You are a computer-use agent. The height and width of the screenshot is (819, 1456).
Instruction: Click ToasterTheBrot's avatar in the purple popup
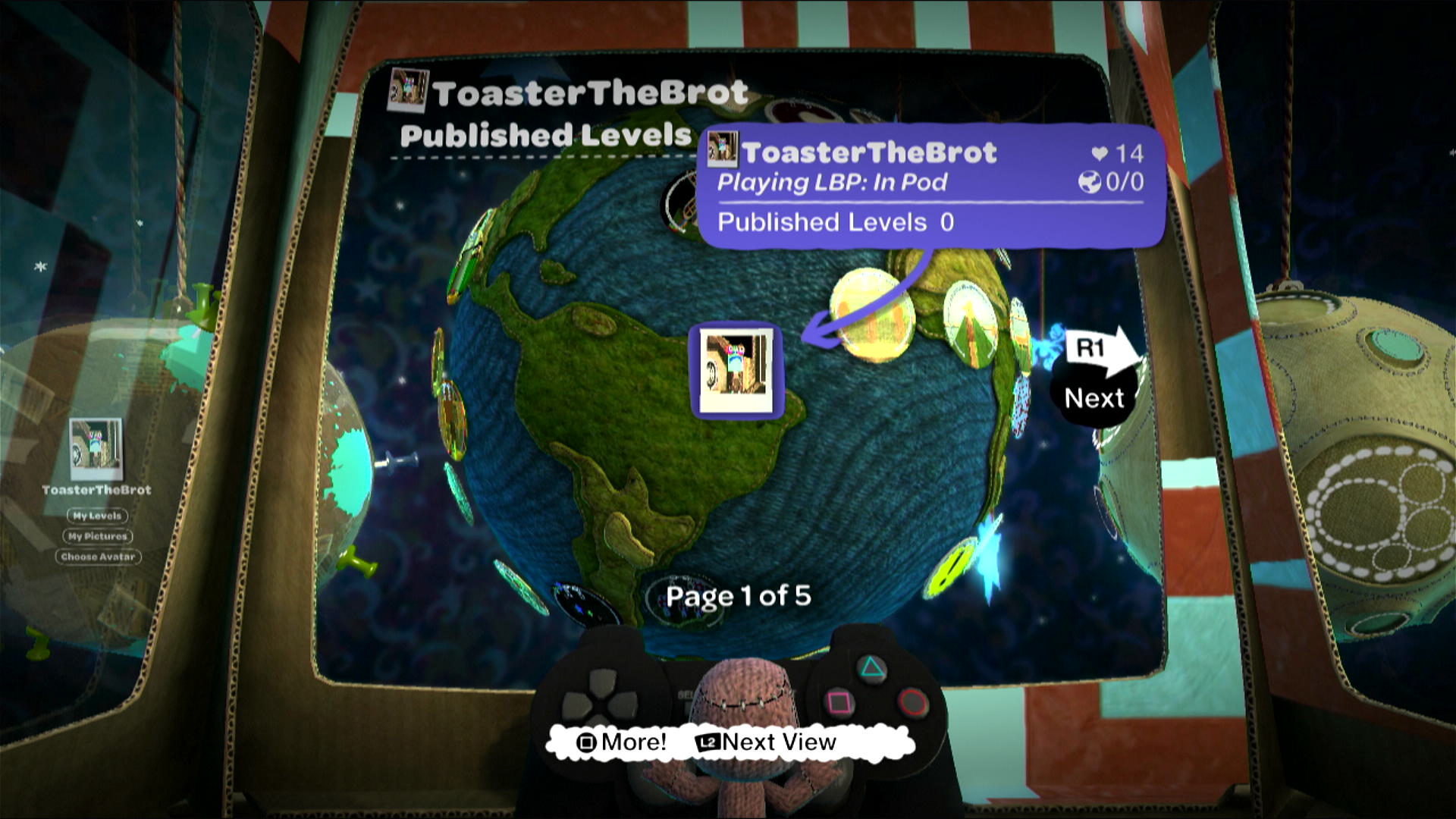point(723,149)
